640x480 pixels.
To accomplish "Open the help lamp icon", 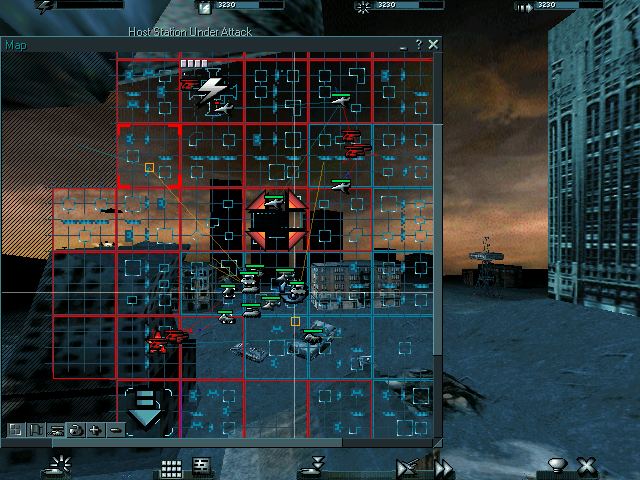I will [557, 466].
